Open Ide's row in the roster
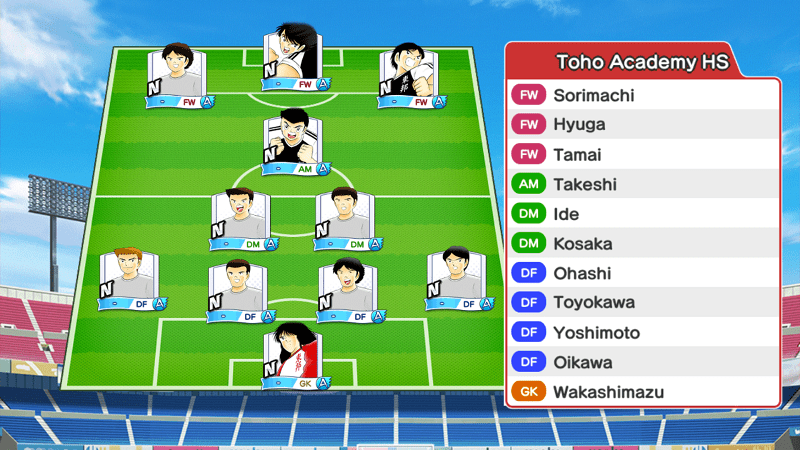 642,214
